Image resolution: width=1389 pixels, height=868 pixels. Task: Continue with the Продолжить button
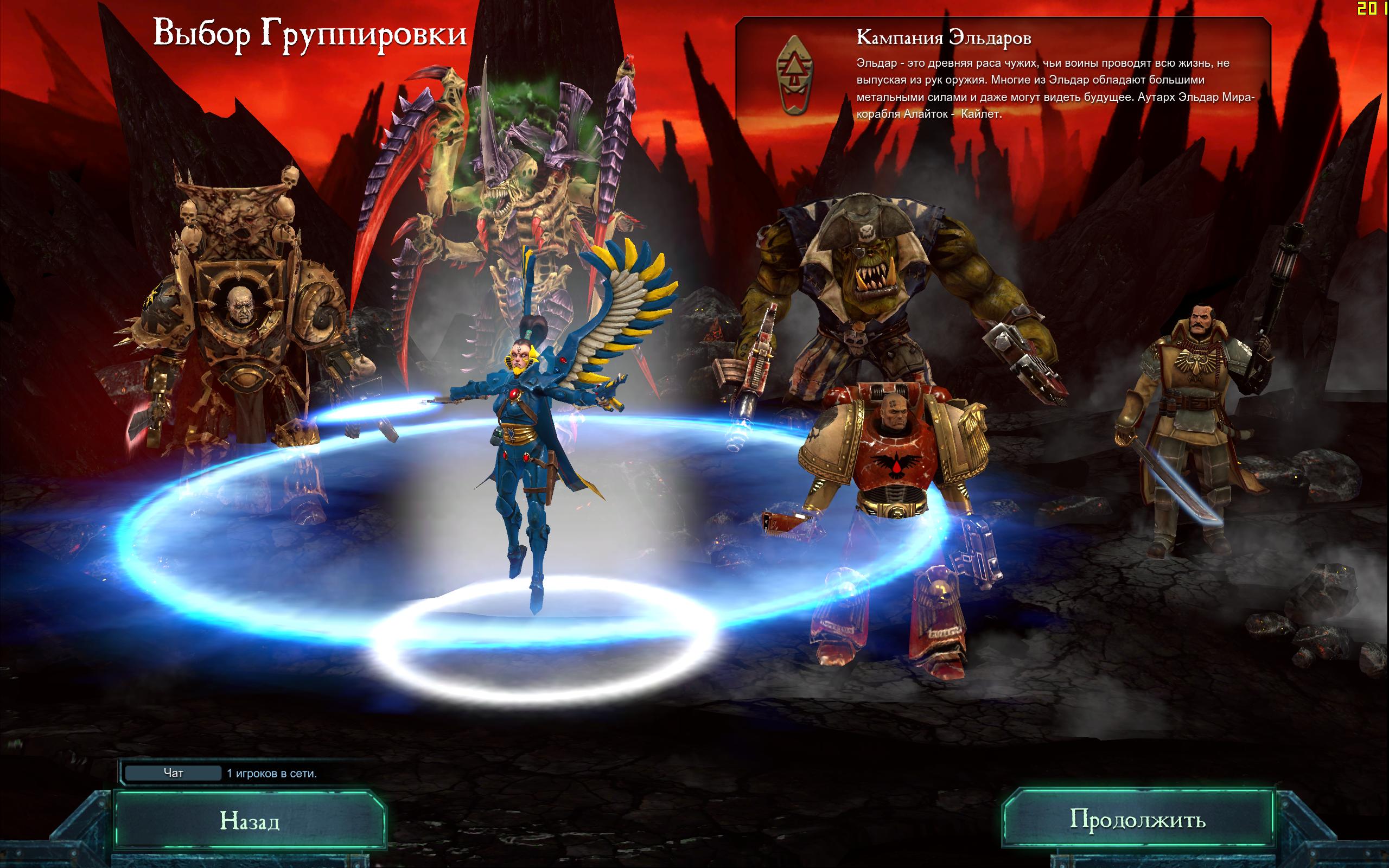[1137, 819]
